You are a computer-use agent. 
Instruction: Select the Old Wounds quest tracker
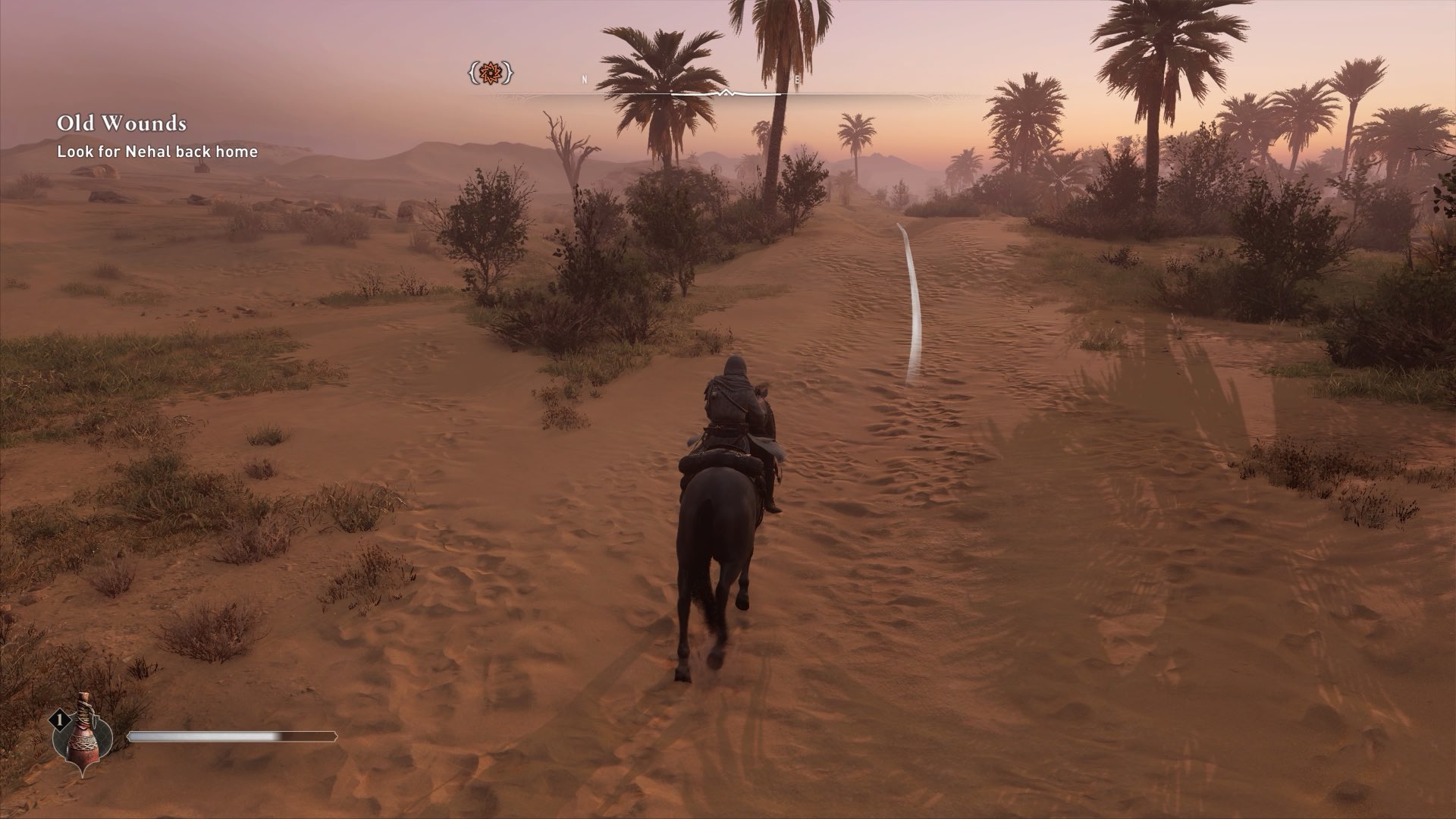[122, 124]
